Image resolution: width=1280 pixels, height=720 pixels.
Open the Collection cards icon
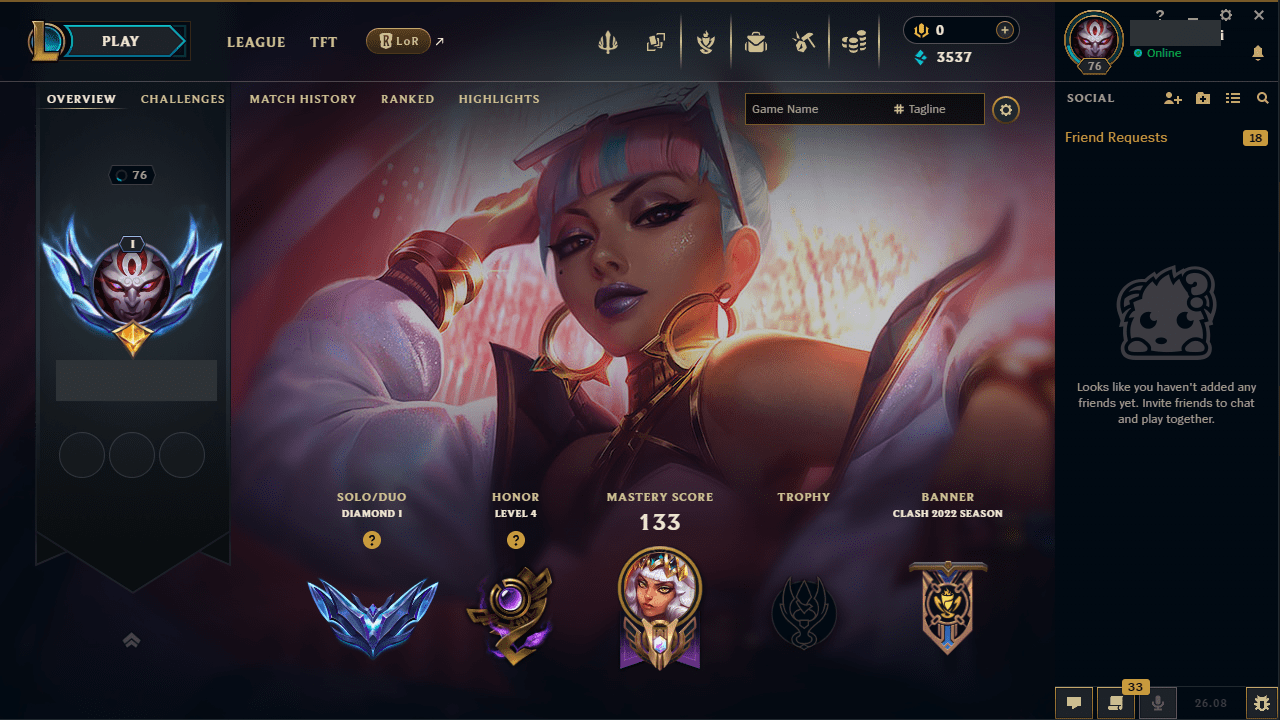656,42
